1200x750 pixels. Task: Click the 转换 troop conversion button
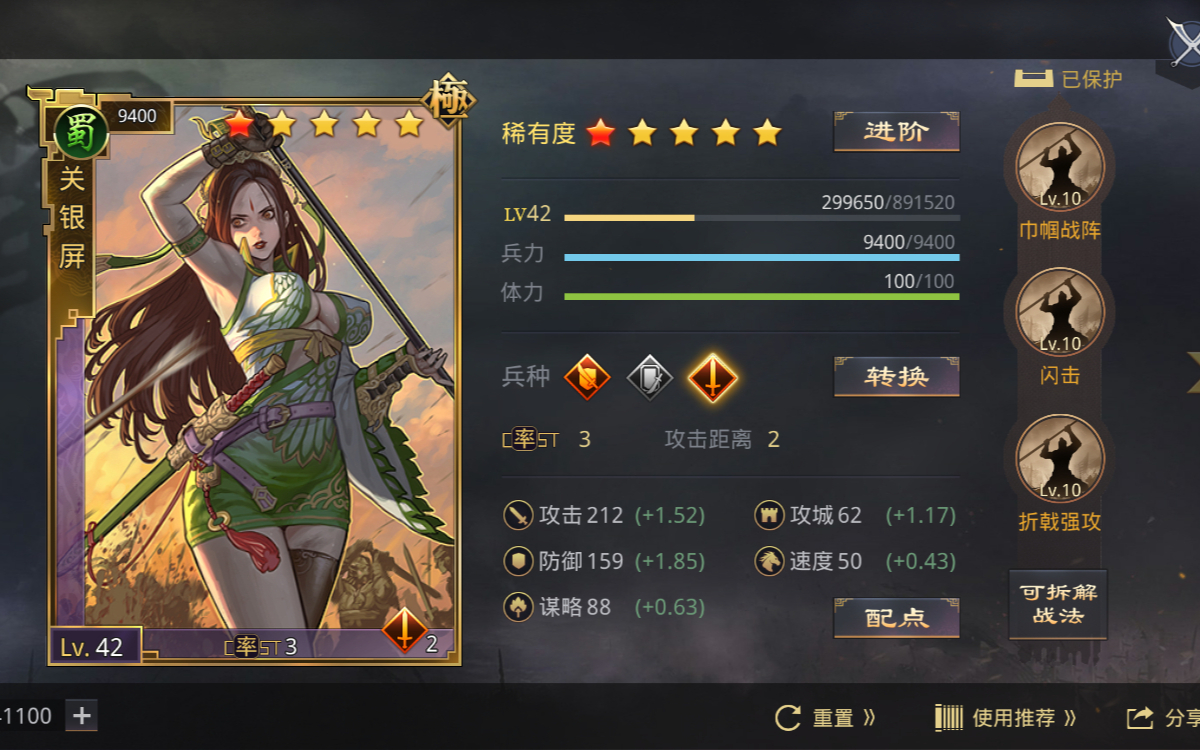[896, 377]
